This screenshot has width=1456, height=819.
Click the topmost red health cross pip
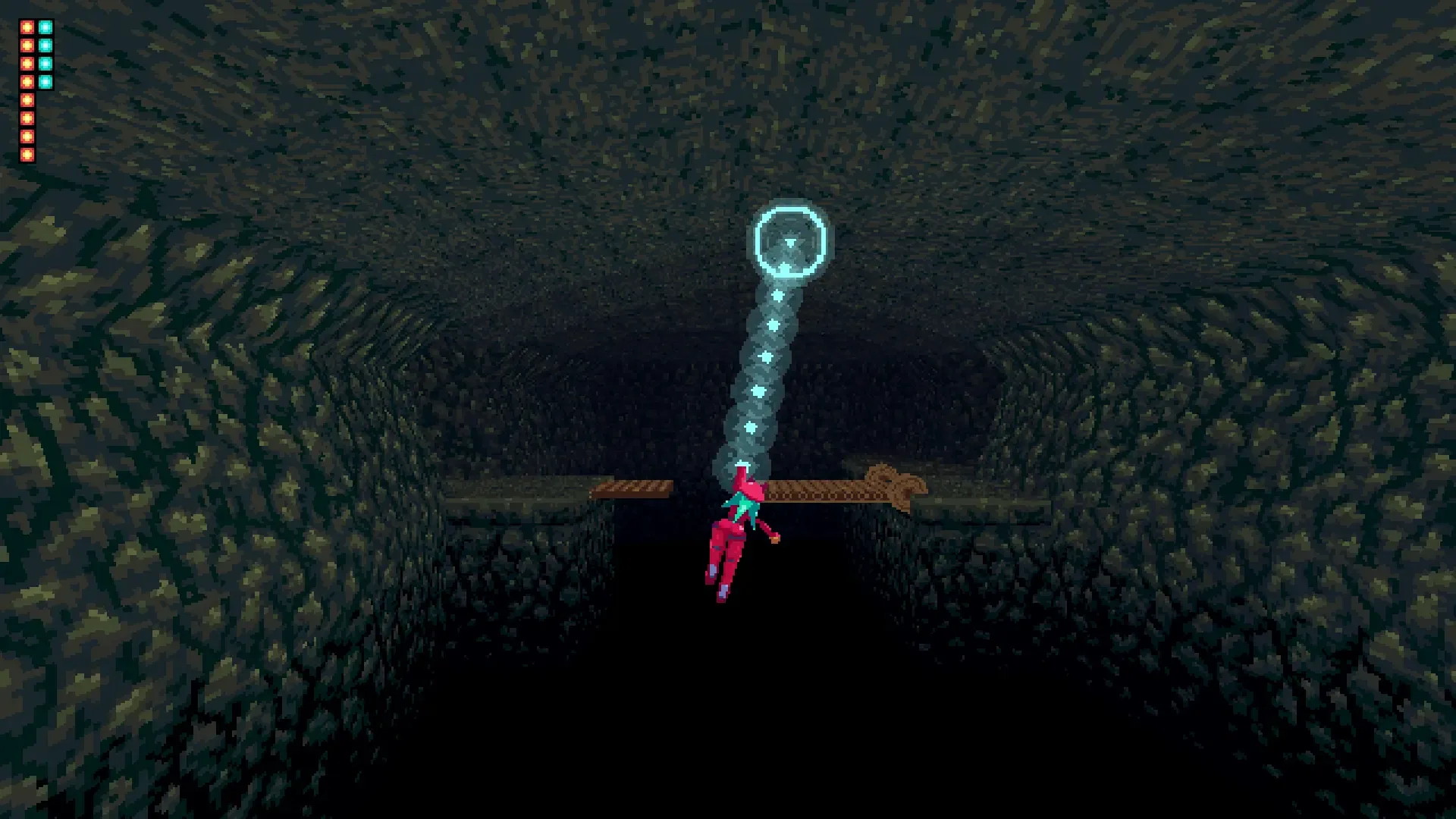point(27,27)
